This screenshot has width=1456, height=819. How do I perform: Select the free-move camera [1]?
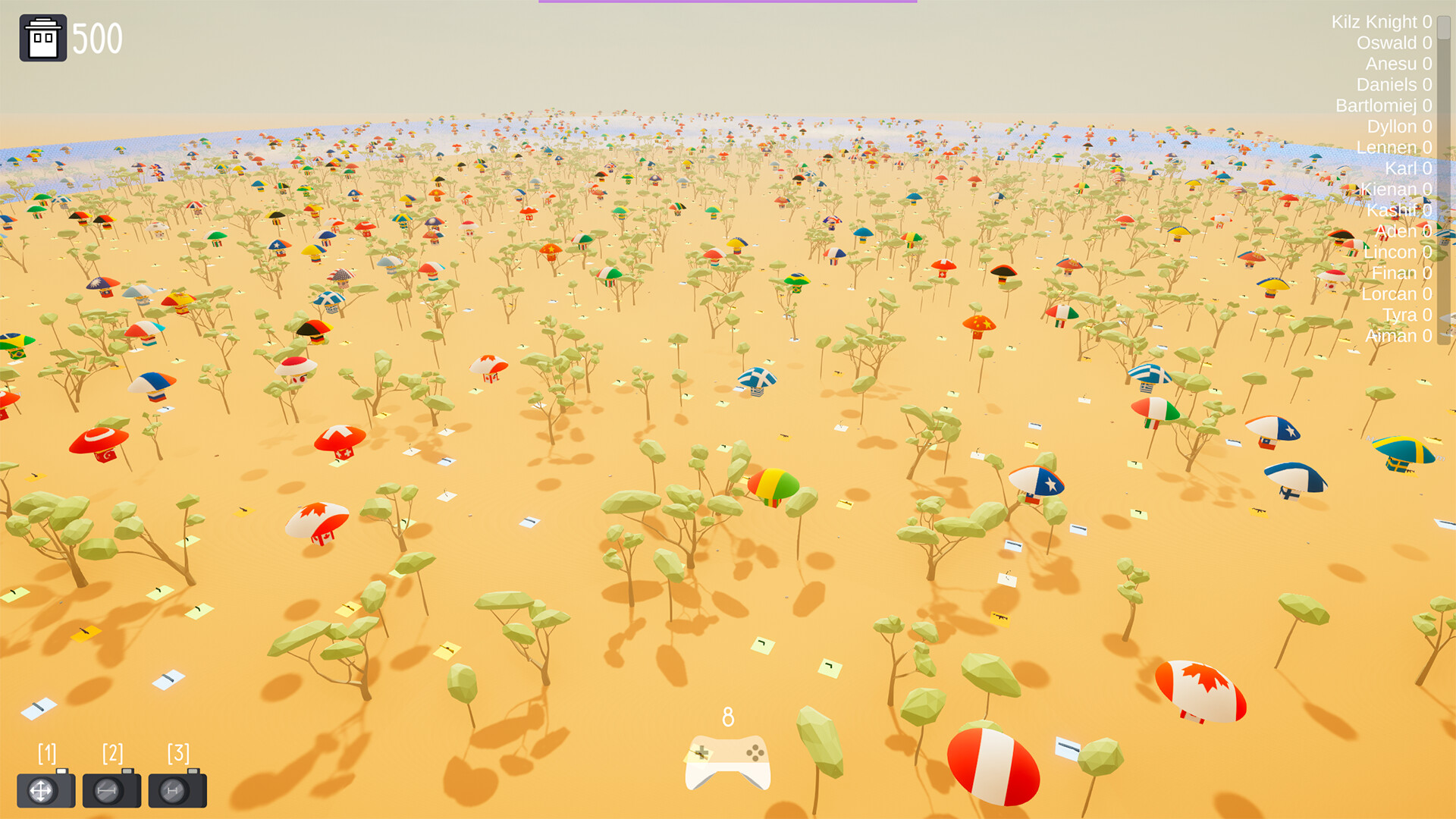click(x=45, y=787)
